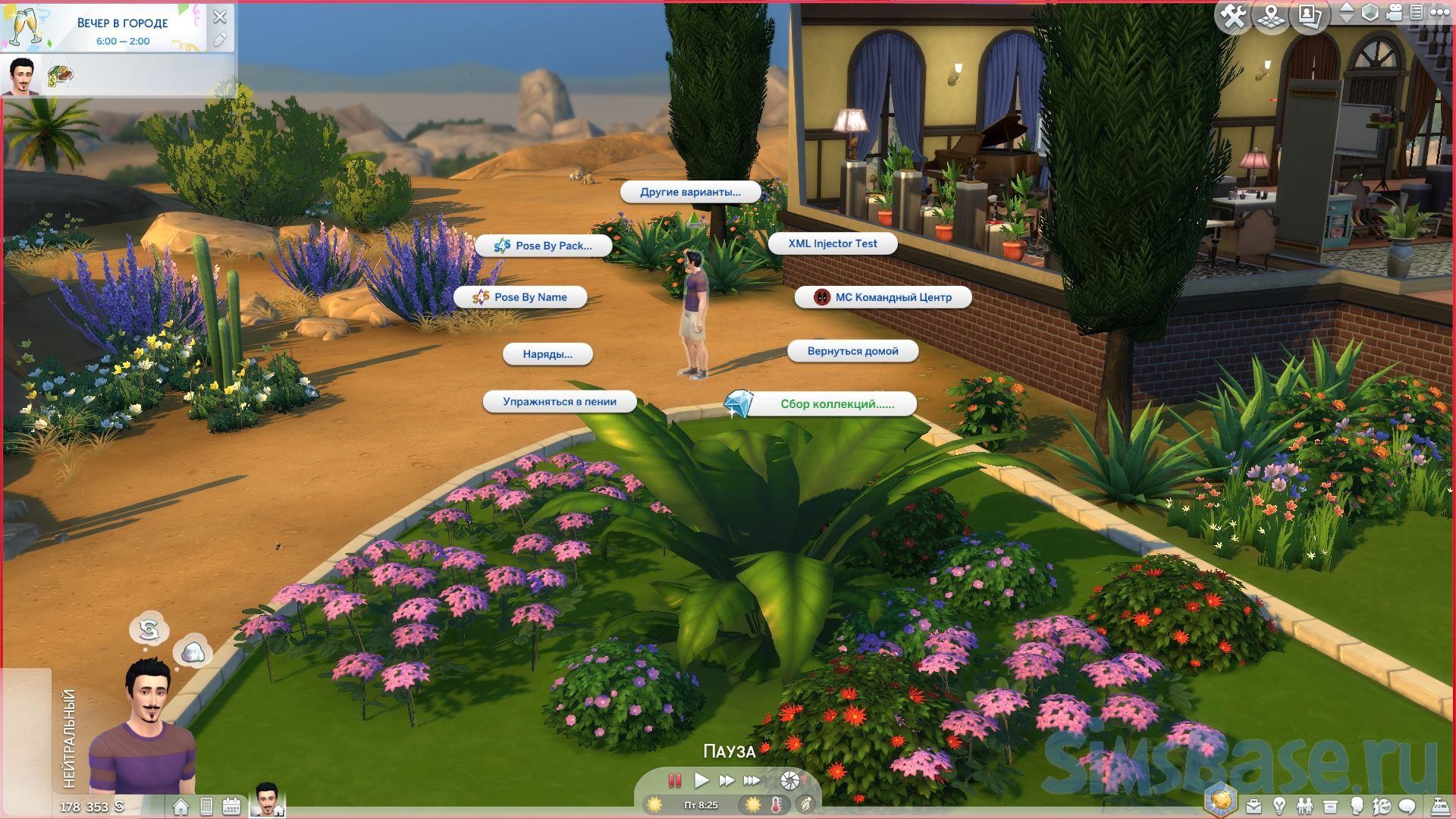Viewport: 1456px width, 819px height.
Task: Resume game at normal play speed
Action: coord(701,780)
